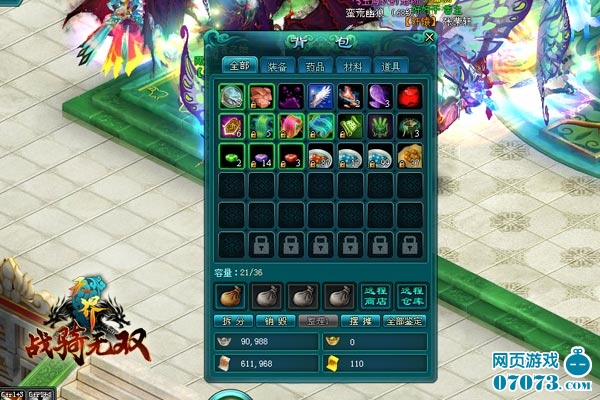Screen dimensions: 600x400
Task: Pick the green scroll item
Action: coord(350,126)
